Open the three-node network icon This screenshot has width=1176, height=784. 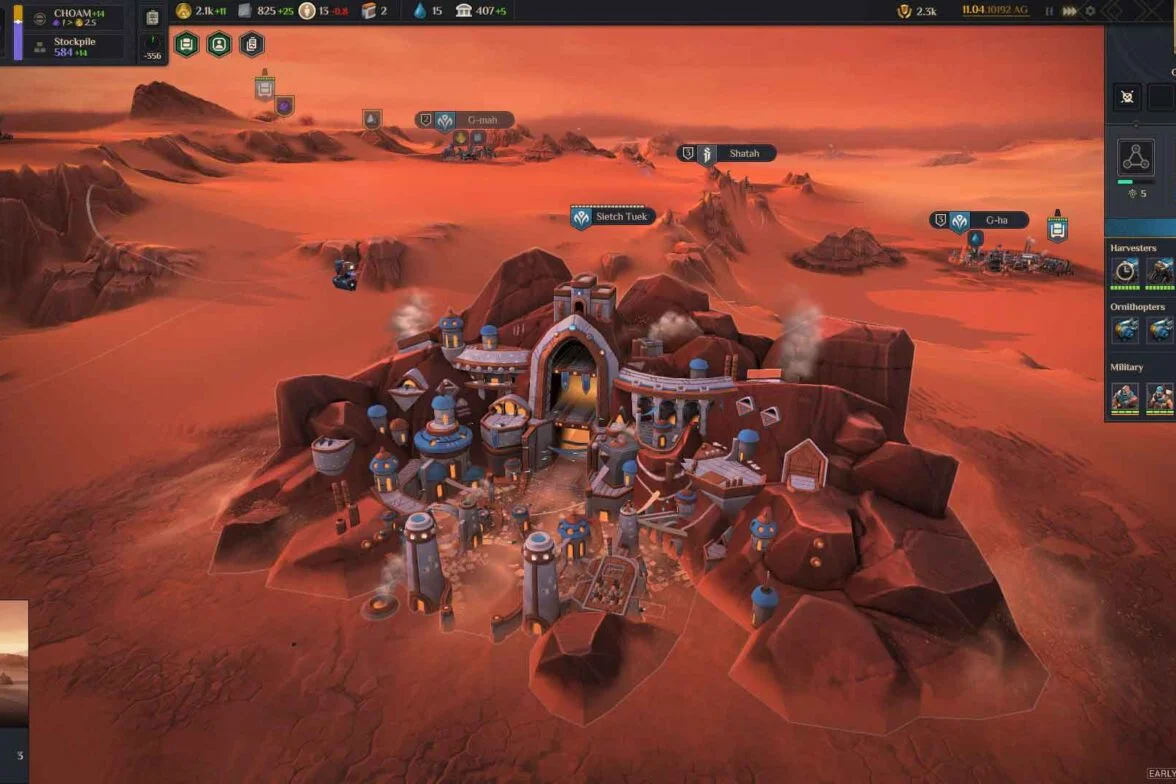pyautogui.click(x=1136, y=158)
